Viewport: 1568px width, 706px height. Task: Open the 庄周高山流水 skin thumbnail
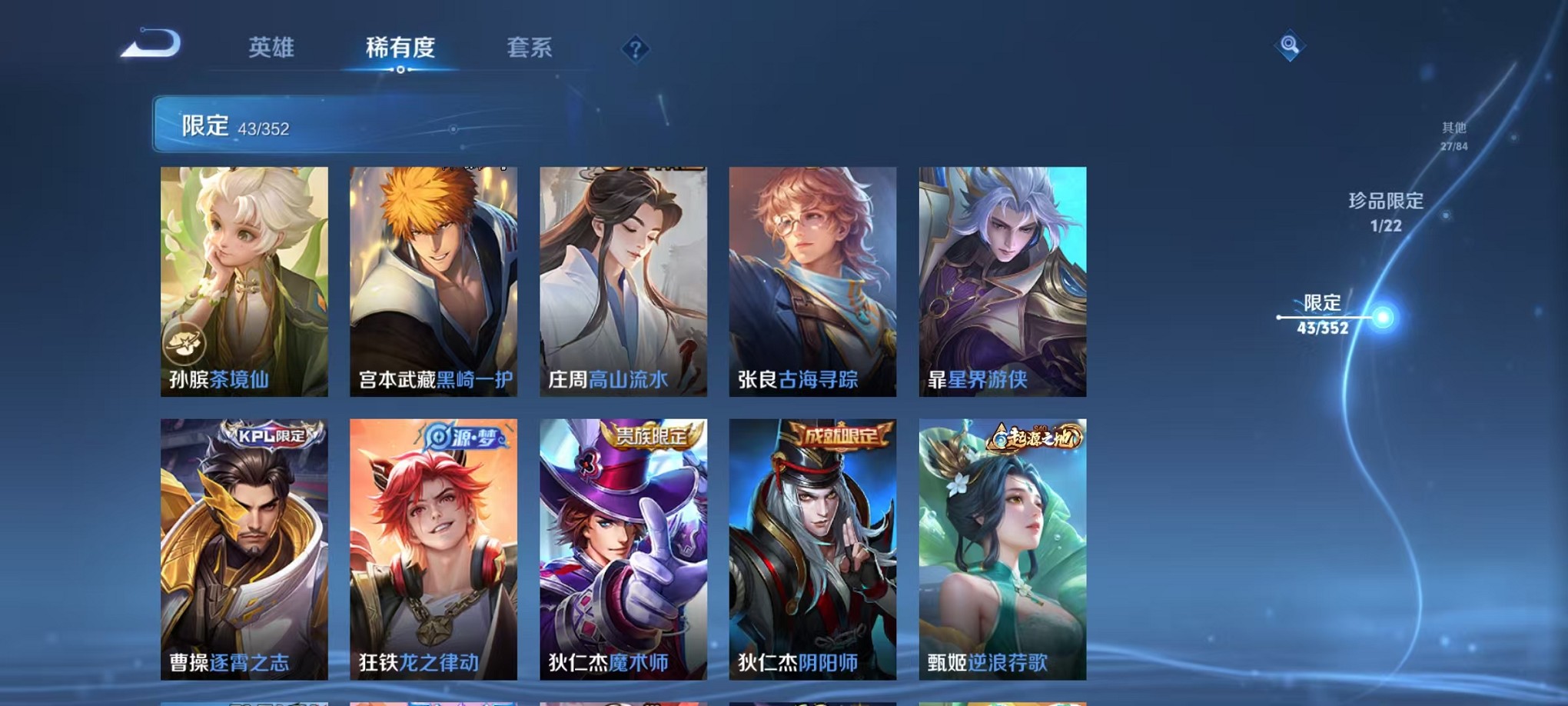tap(623, 277)
